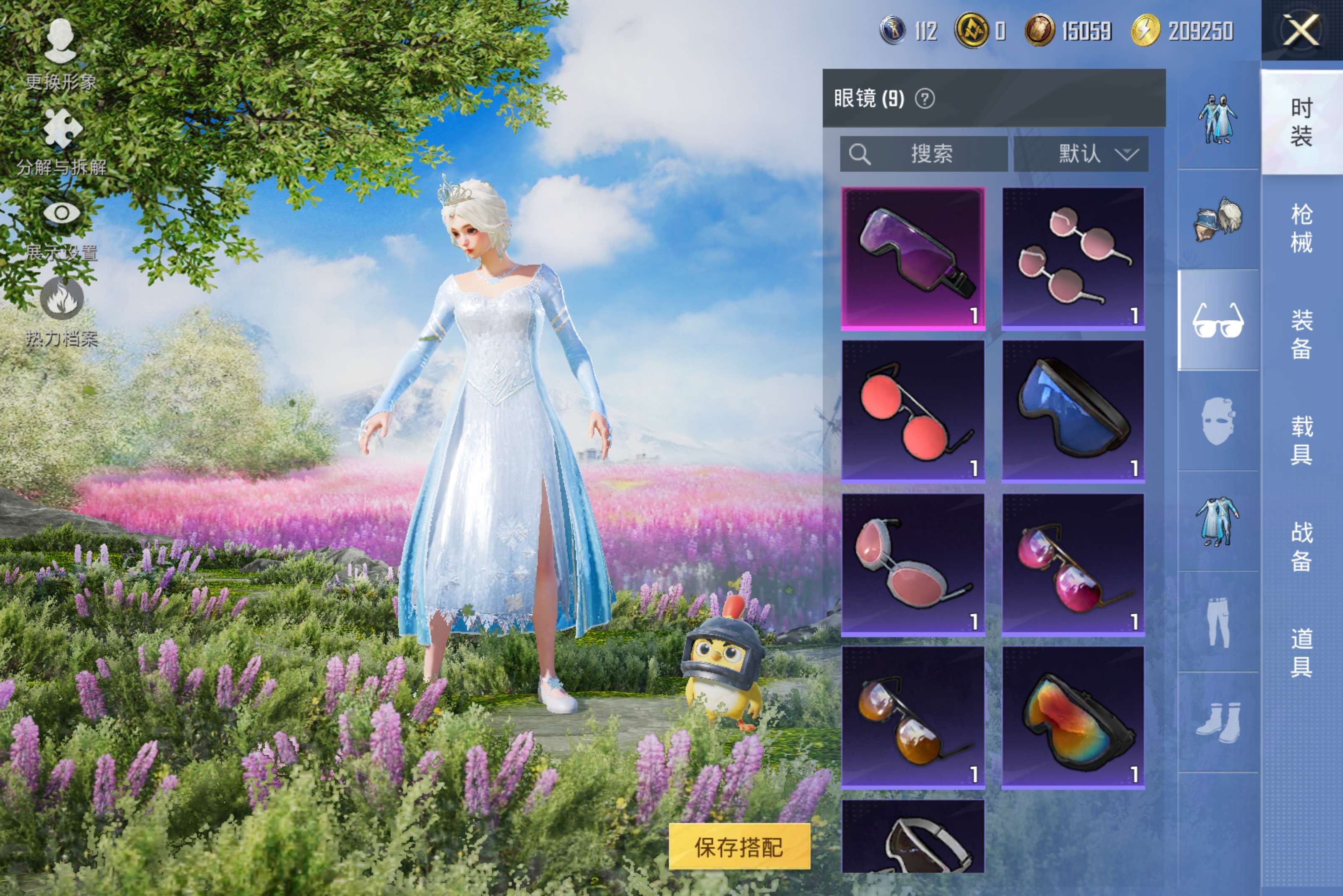Equip the red round sunglasses
1343x896 pixels.
[912, 412]
